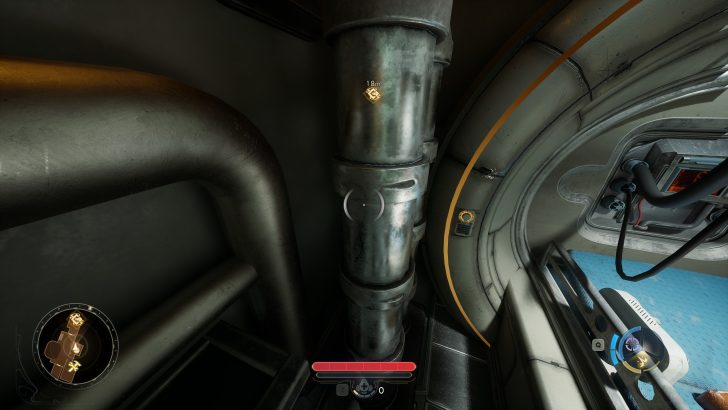Open the circular minimap
Image resolution: width=728 pixels, height=410 pixels.
click(x=71, y=345)
